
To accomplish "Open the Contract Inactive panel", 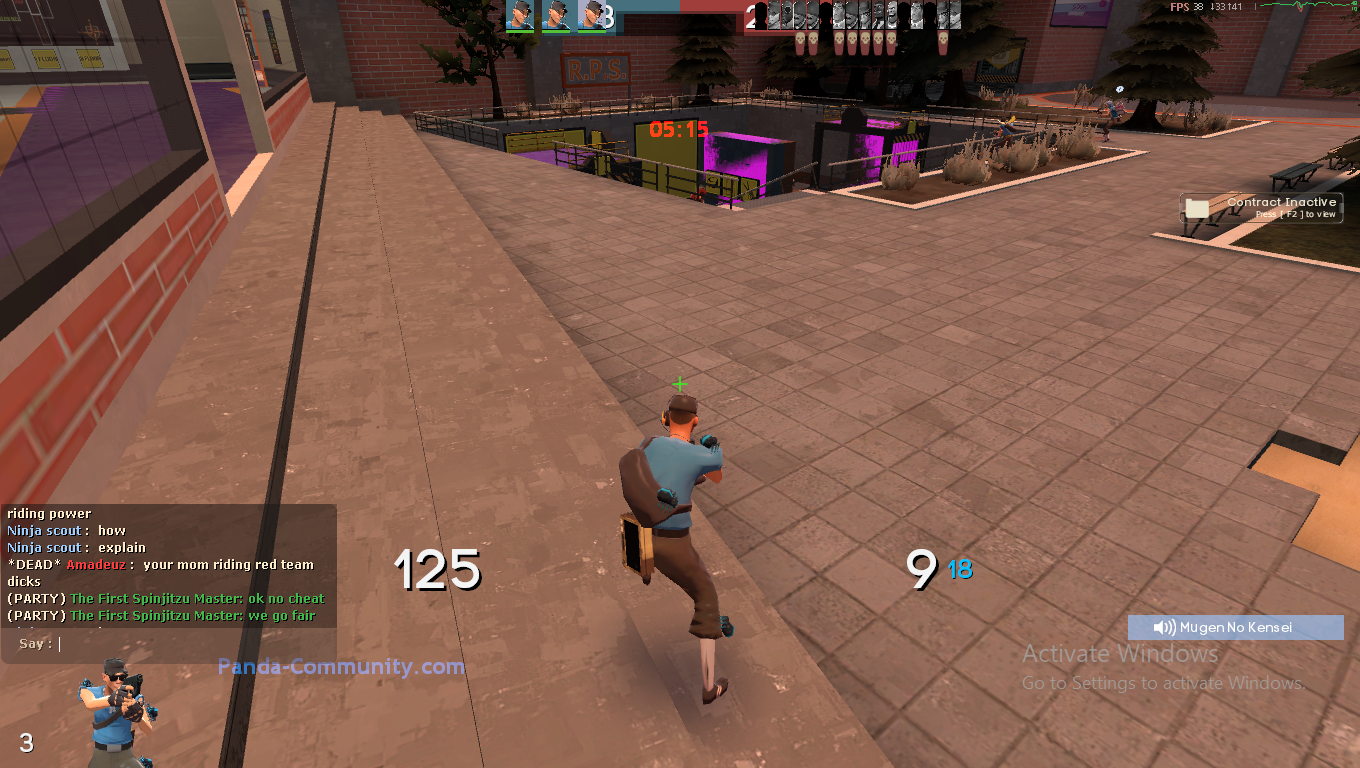I will point(1262,208).
